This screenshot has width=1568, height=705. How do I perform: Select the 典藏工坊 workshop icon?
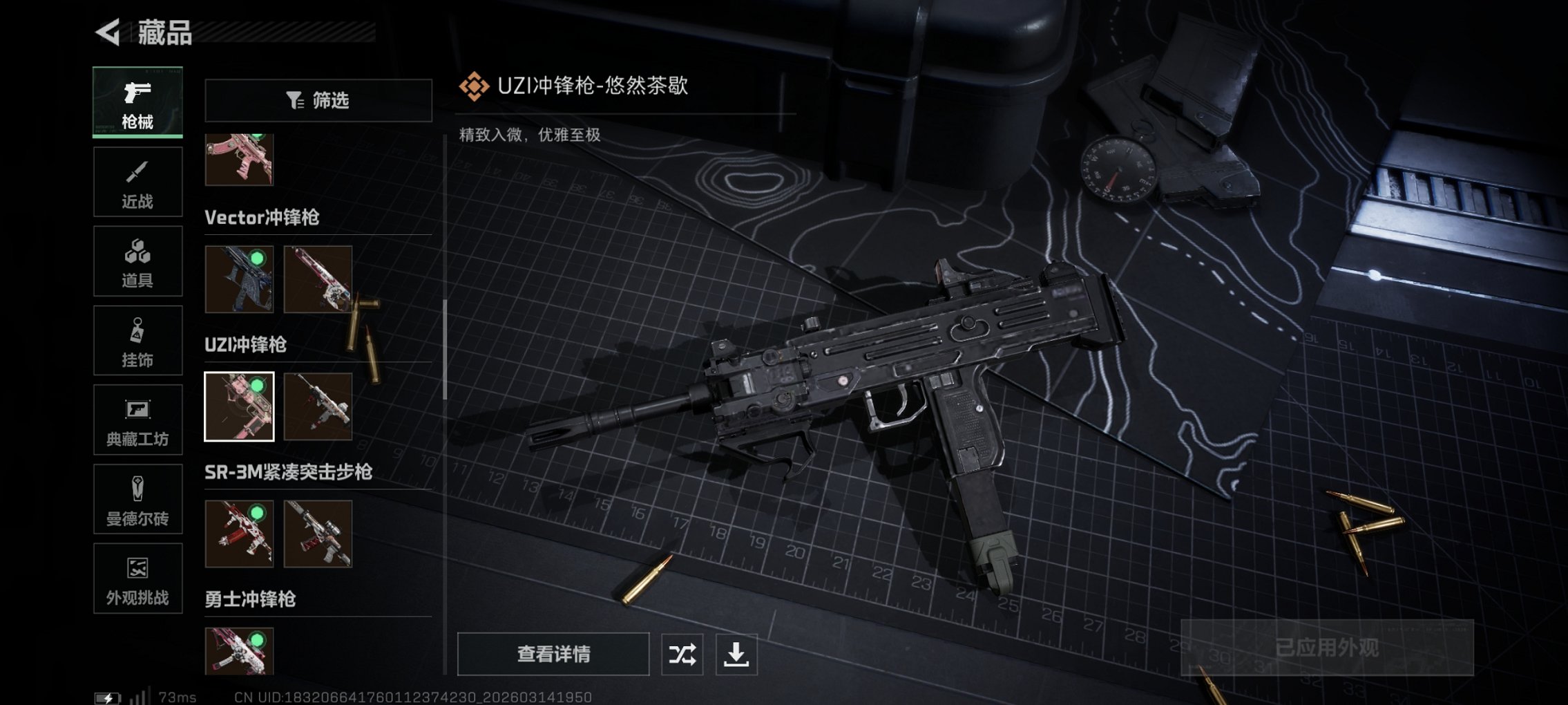coord(137,420)
